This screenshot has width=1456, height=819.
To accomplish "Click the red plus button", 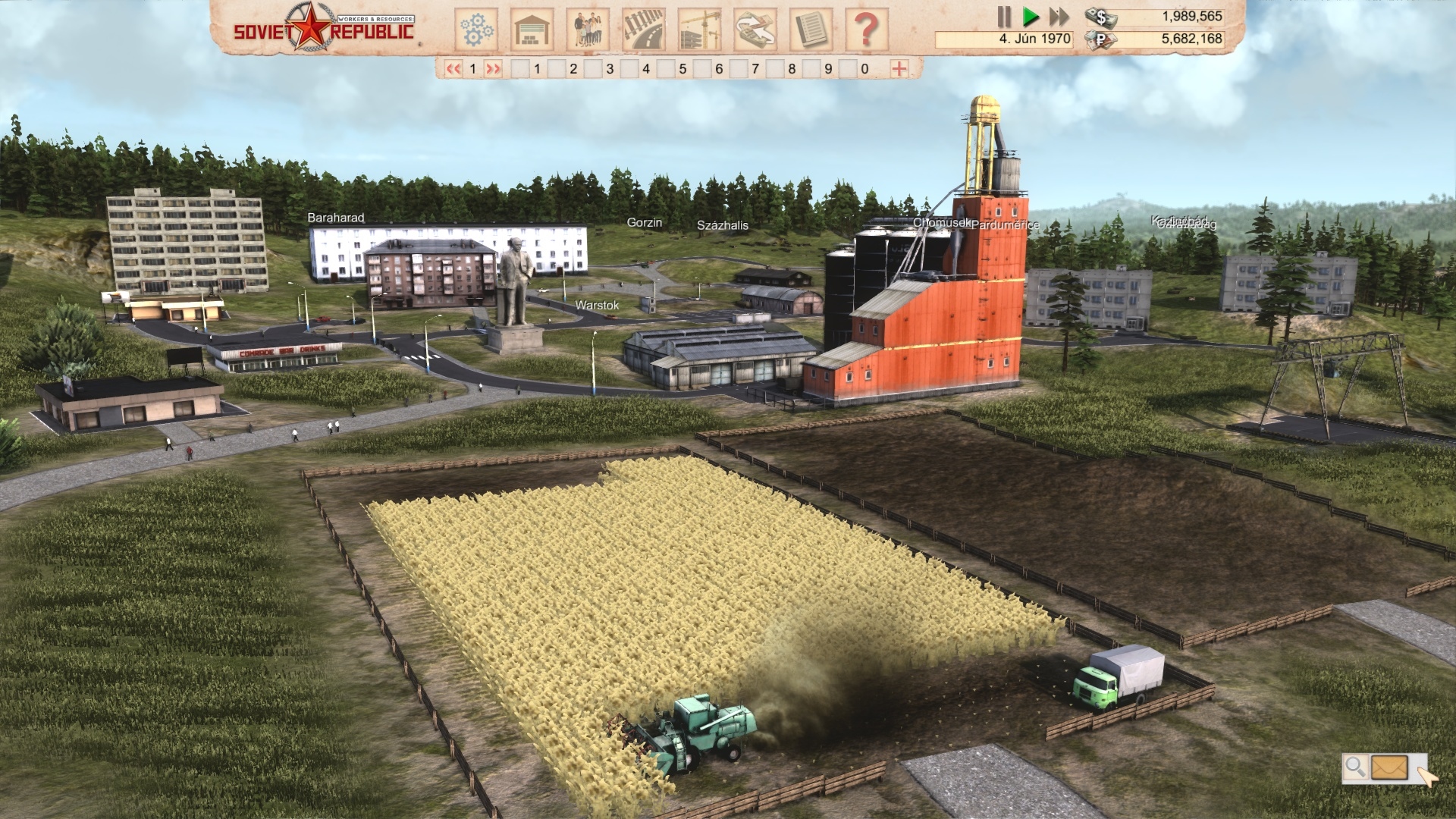I will click(x=899, y=69).
